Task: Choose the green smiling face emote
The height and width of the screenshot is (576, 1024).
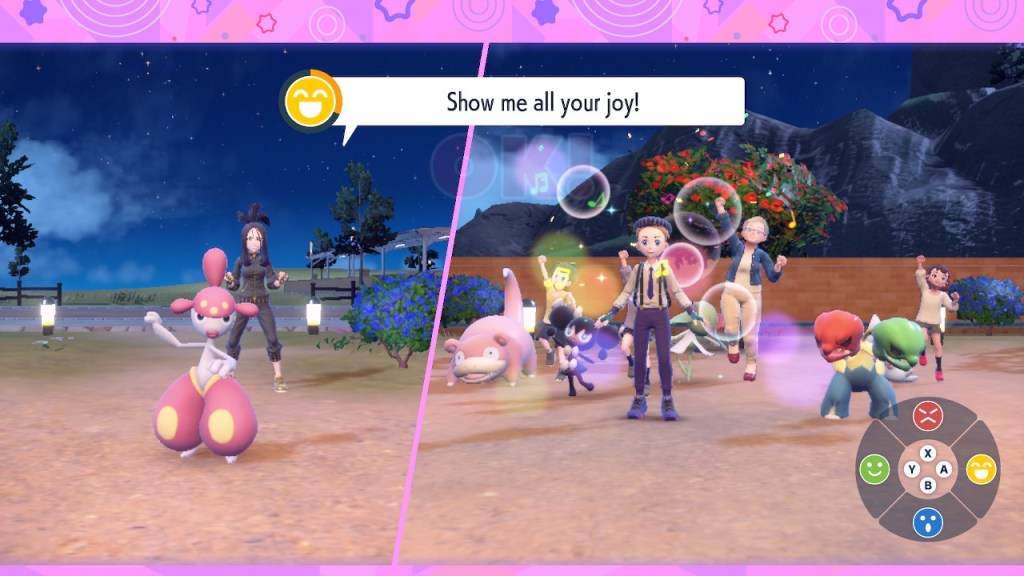Action: 874,469
